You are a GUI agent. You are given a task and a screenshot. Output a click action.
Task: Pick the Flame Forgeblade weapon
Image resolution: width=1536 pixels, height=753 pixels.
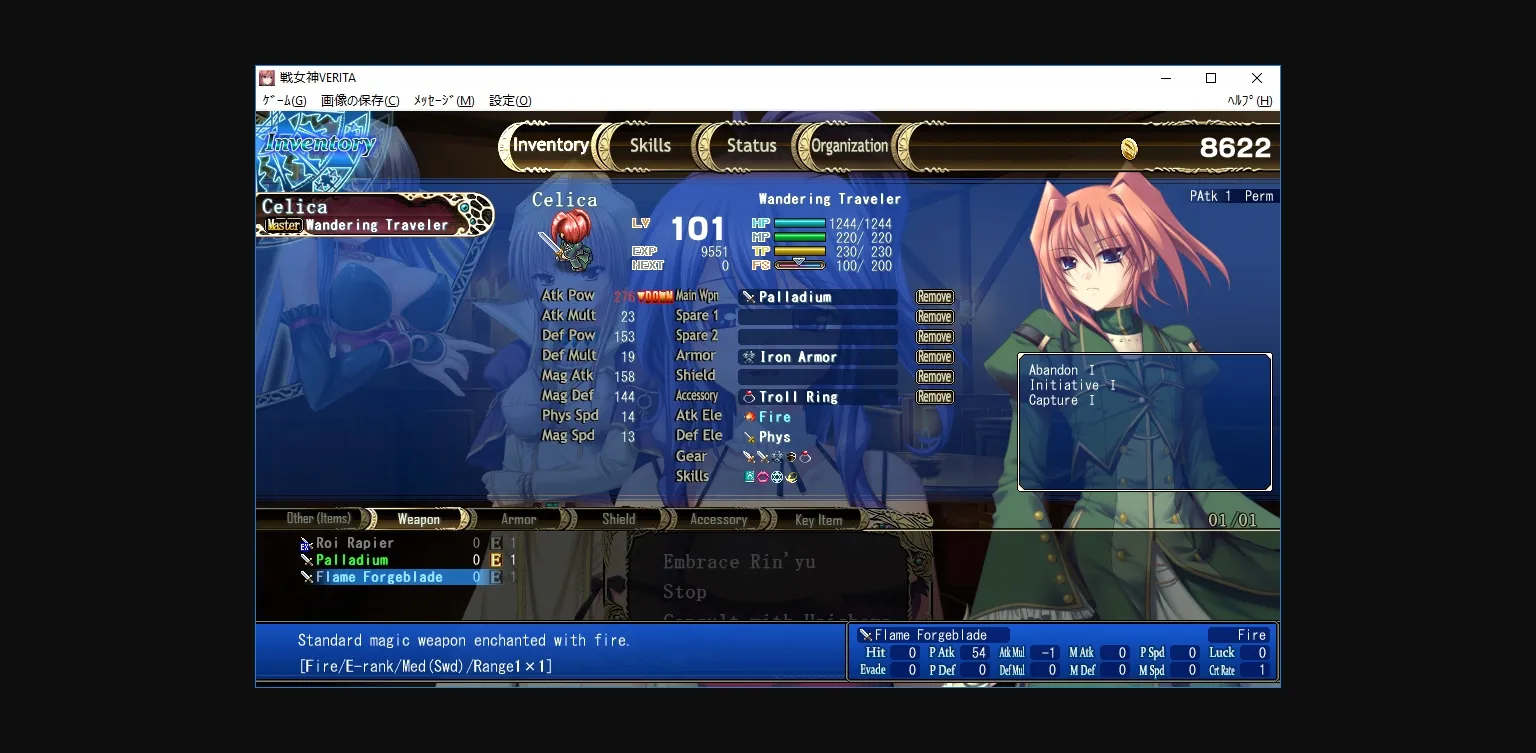(x=379, y=577)
